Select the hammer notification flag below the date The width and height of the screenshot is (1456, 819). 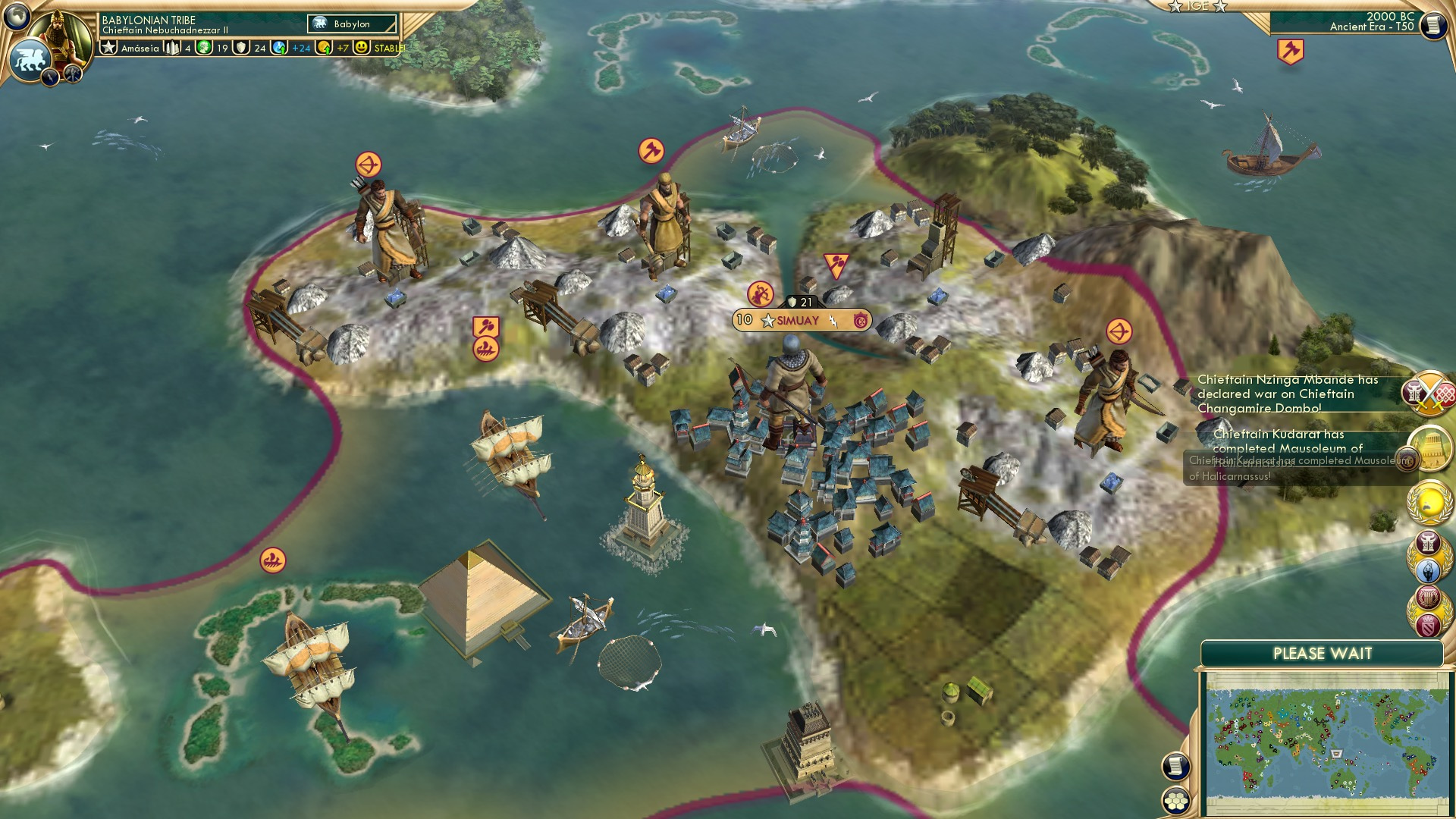(x=1290, y=52)
